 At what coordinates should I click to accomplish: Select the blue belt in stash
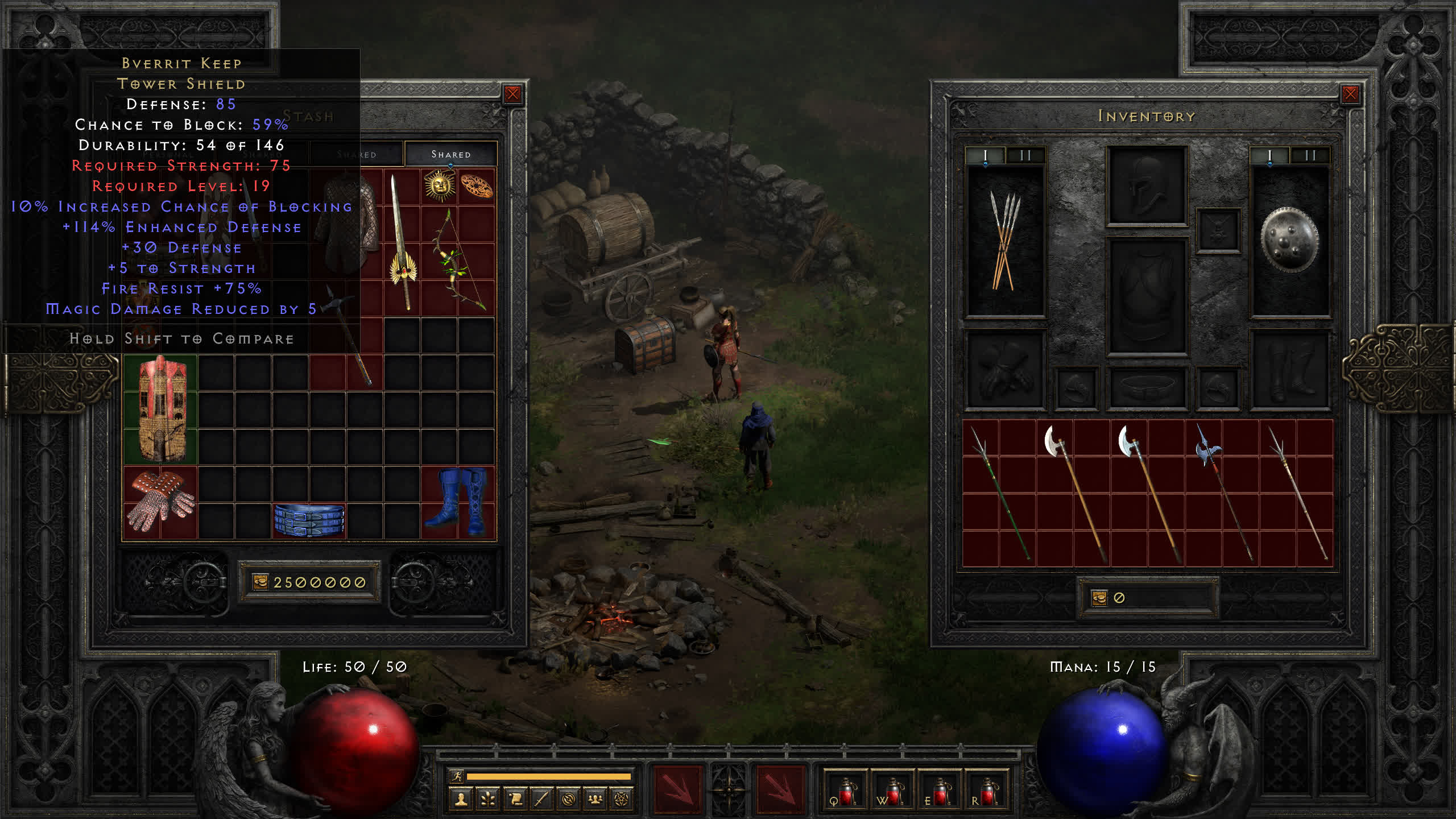tap(309, 520)
